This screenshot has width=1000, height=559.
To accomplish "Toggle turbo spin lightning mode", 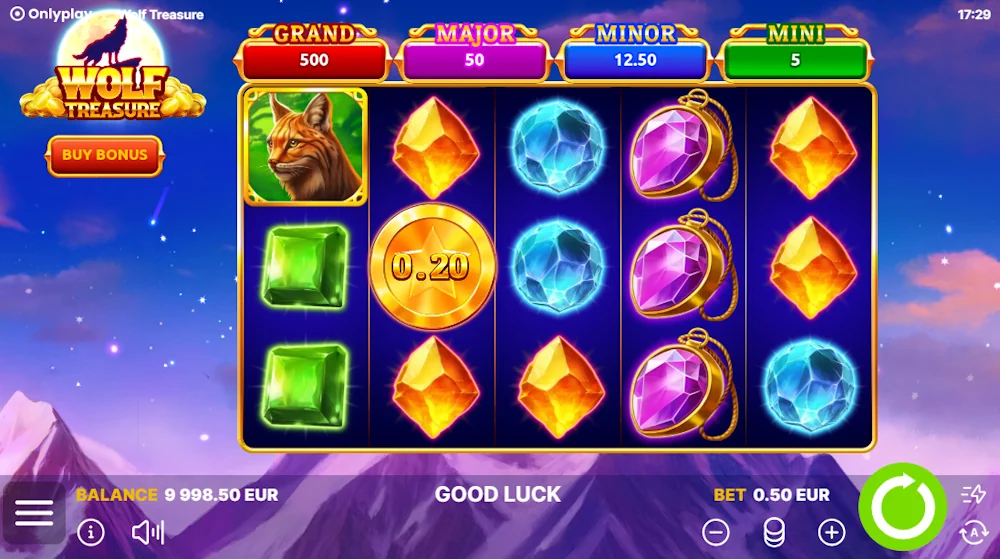I will [x=973, y=494].
